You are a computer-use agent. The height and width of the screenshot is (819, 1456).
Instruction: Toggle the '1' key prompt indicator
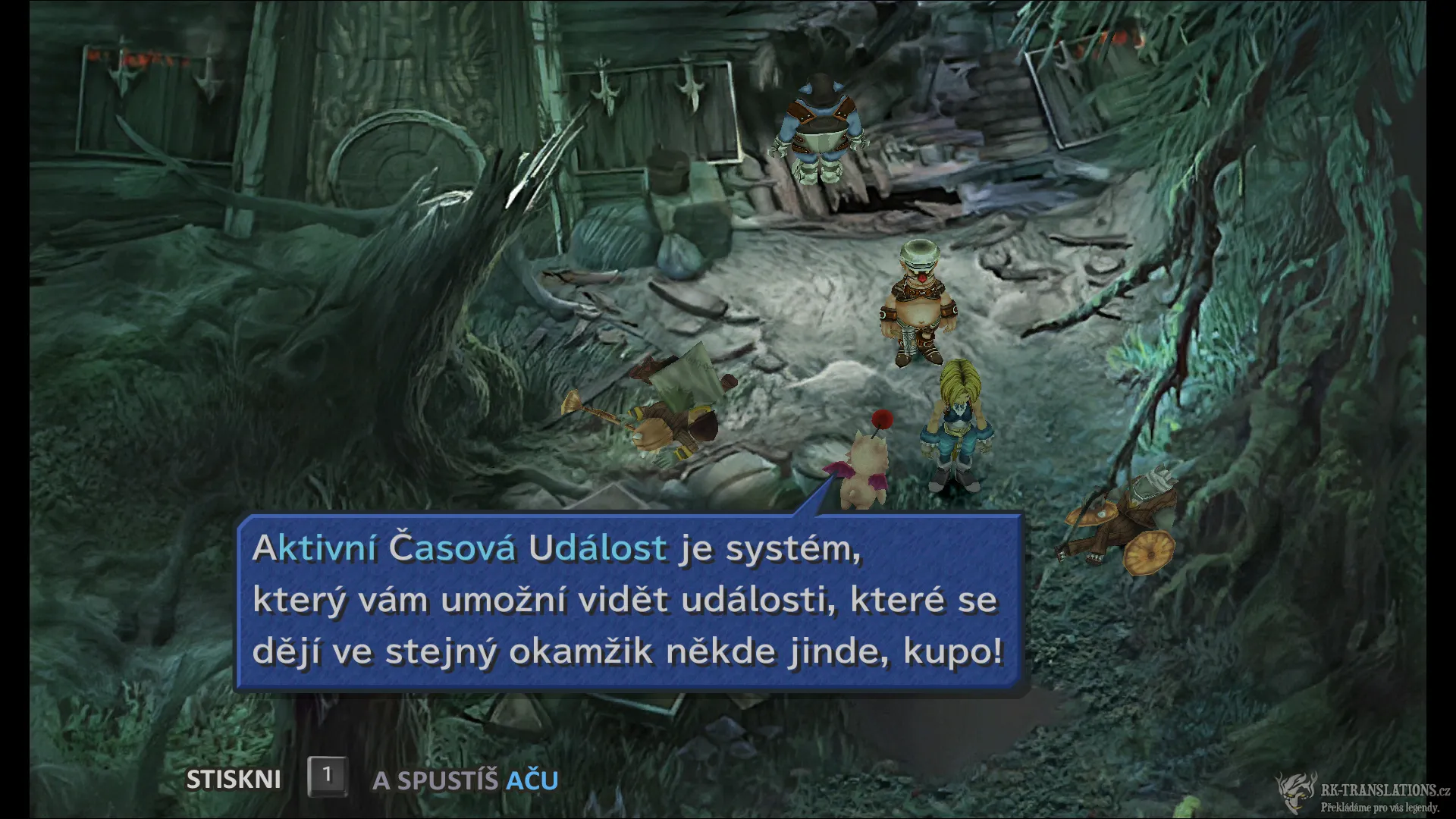[326, 776]
